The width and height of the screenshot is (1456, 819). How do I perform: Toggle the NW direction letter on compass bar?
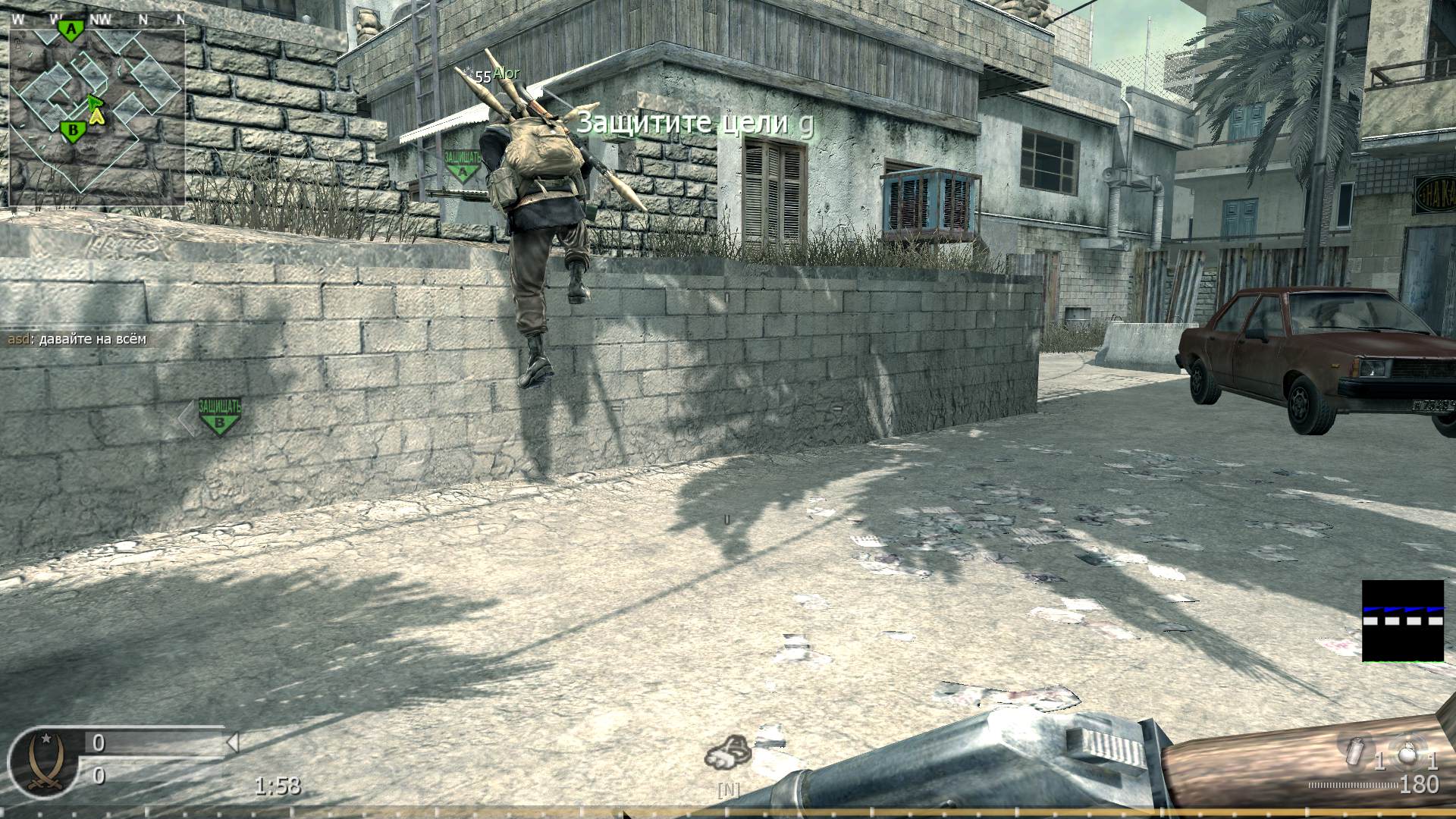[100, 17]
